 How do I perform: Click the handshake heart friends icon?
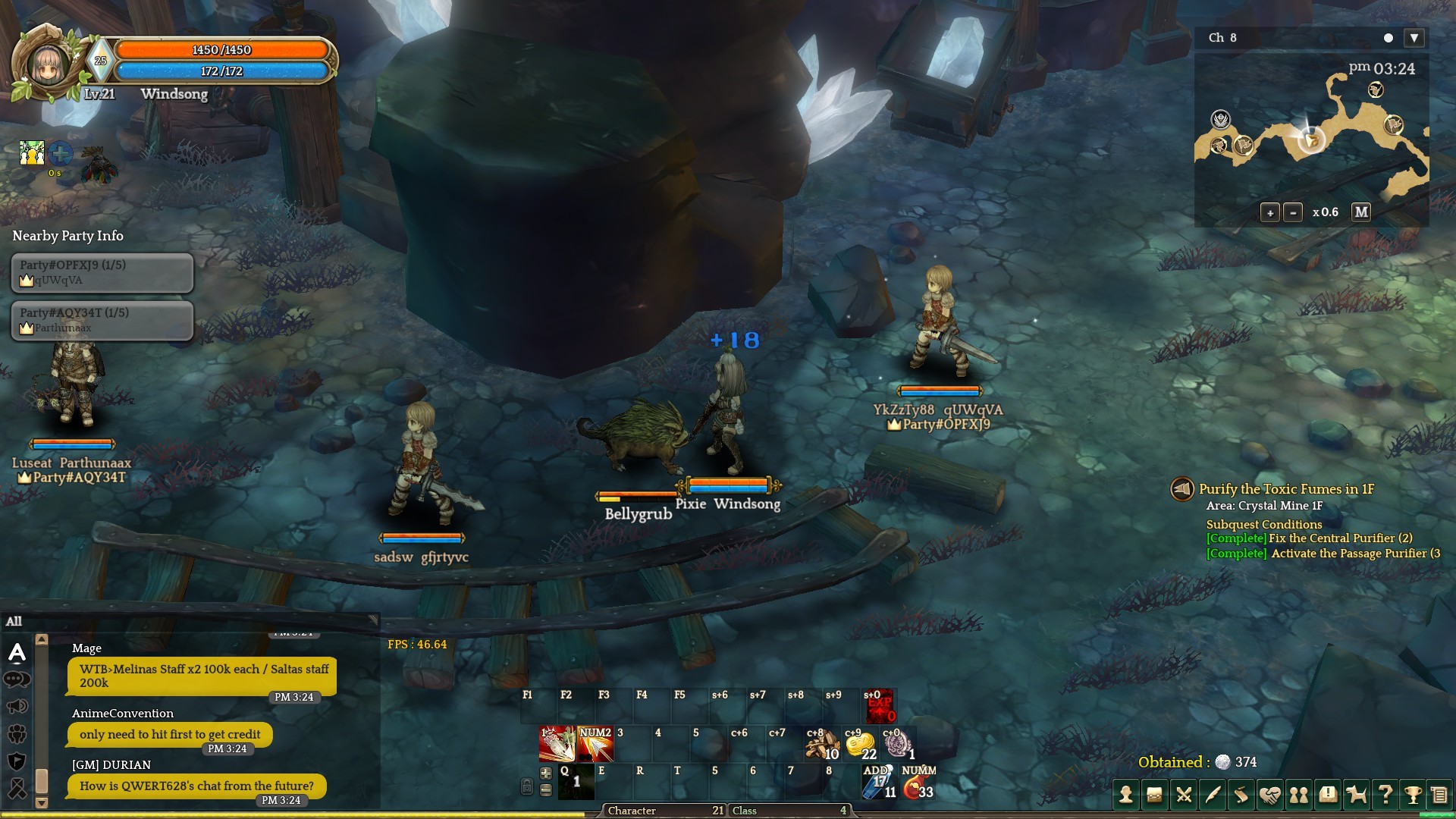(x=1269, y=795)
